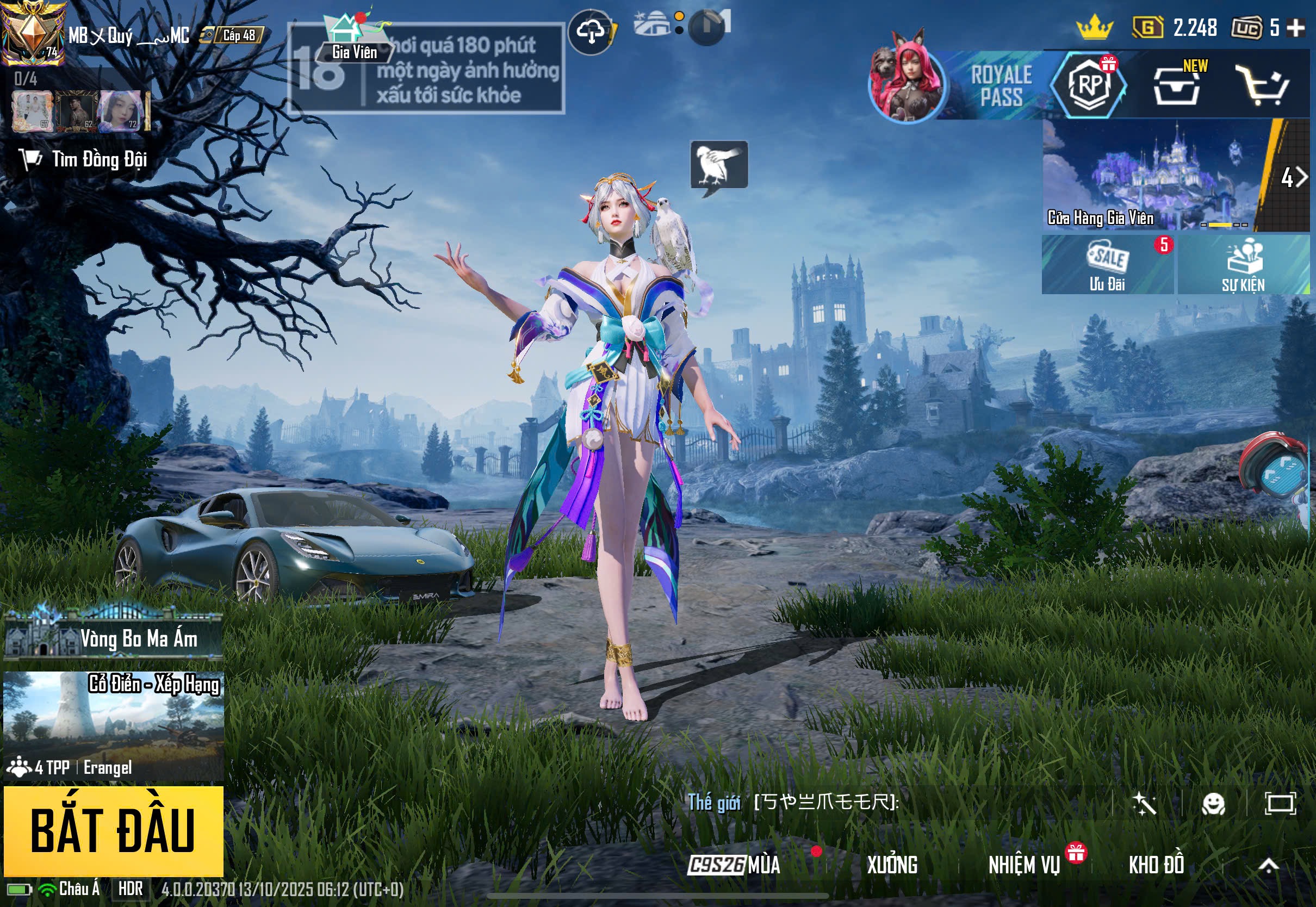The width and height of the screenshot is (1316, 907).
Task: Open the Xưởng workshop menu
Action: point(891,865)
